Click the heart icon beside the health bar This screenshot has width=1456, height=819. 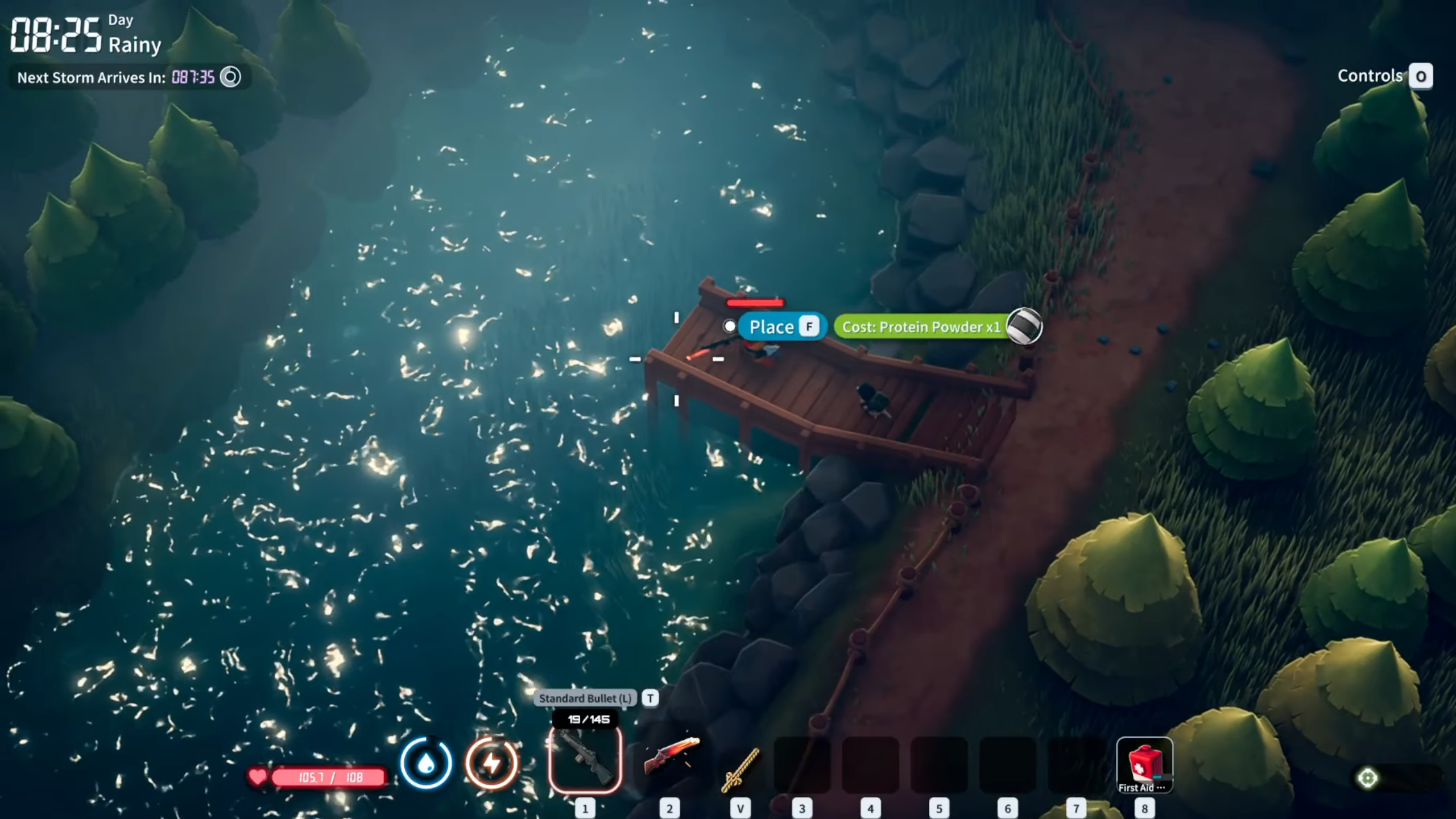(x=257, y=775)
